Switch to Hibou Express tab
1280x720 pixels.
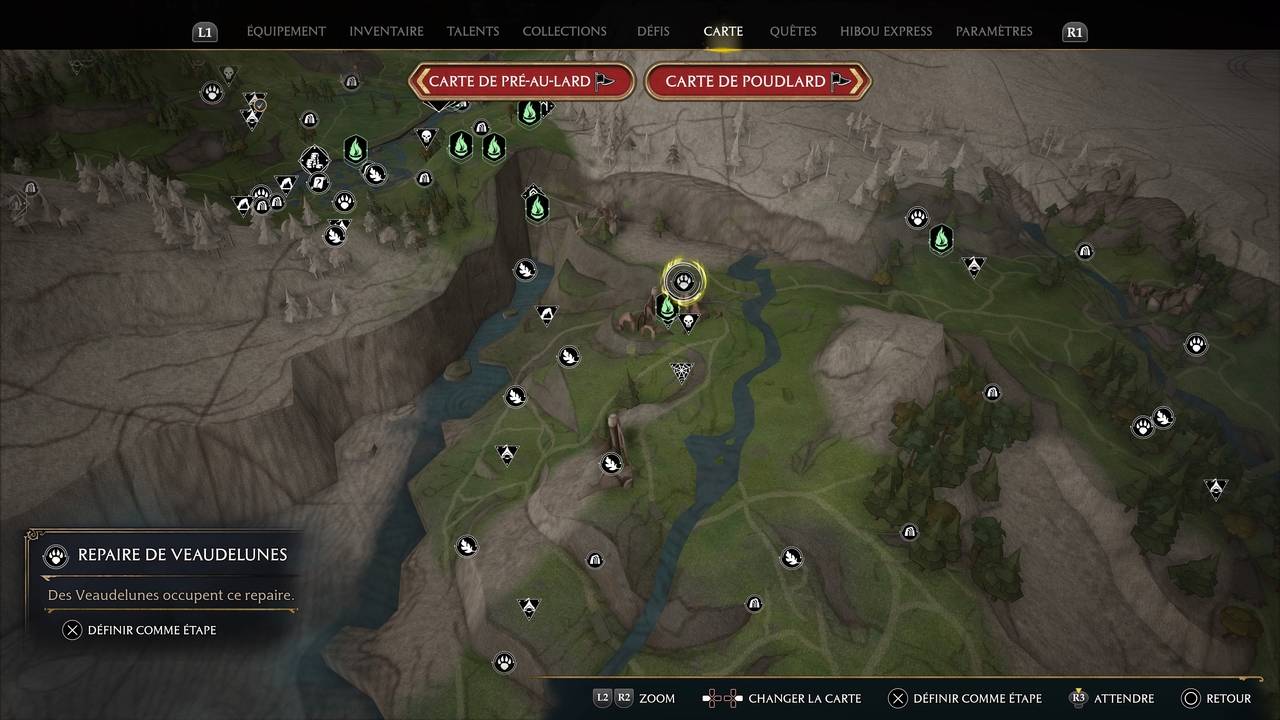click(886, 31)
